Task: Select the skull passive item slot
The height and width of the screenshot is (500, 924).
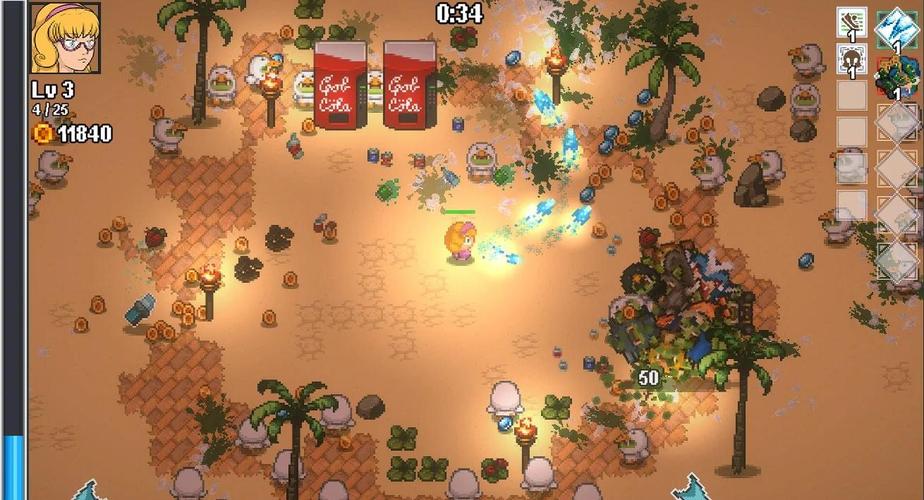Action: tap(851, 61)
